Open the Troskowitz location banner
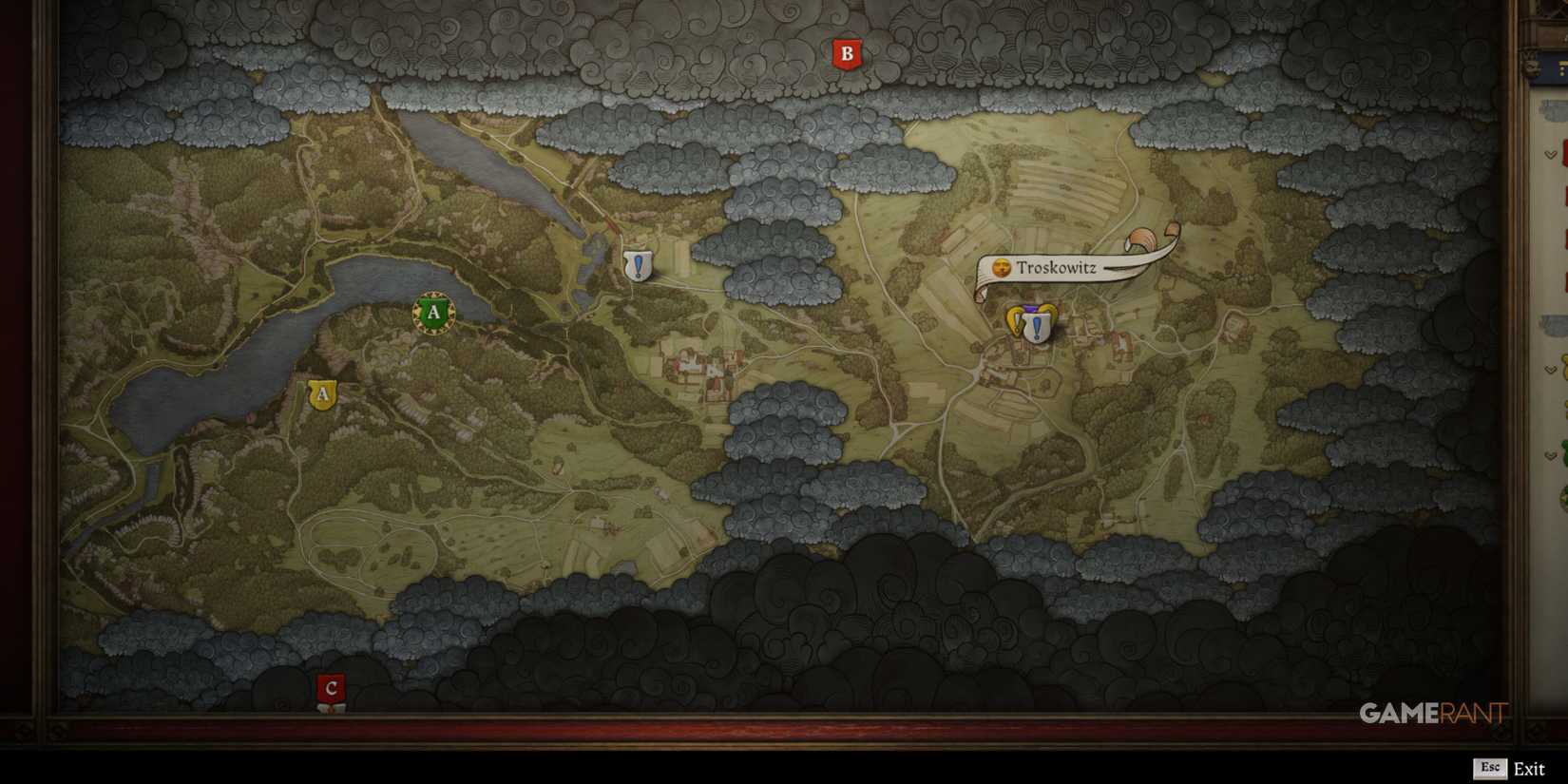This screenshot has height=784, width=1568. (x=1058, y=268)
